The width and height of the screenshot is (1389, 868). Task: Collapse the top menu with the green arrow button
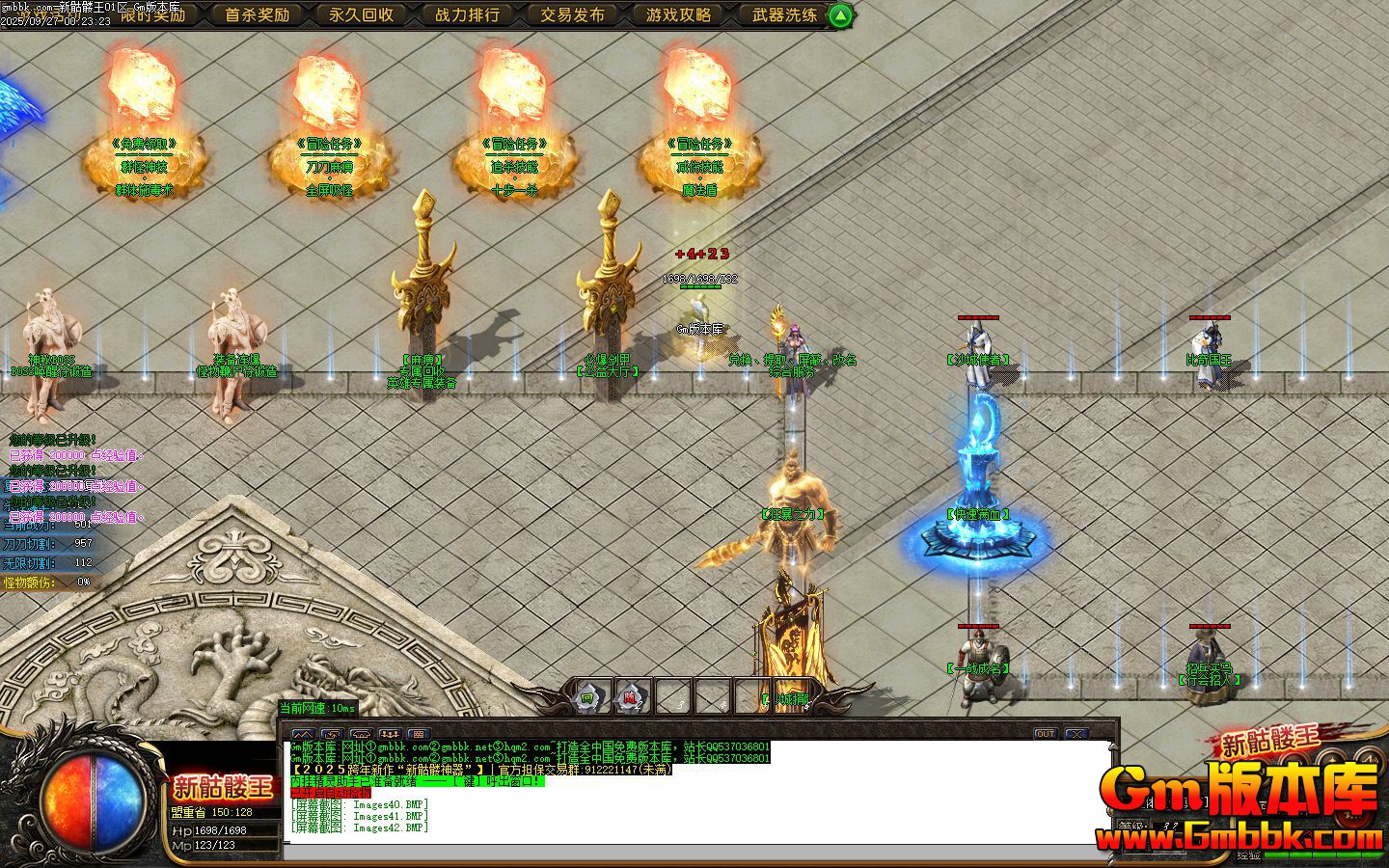838,15
